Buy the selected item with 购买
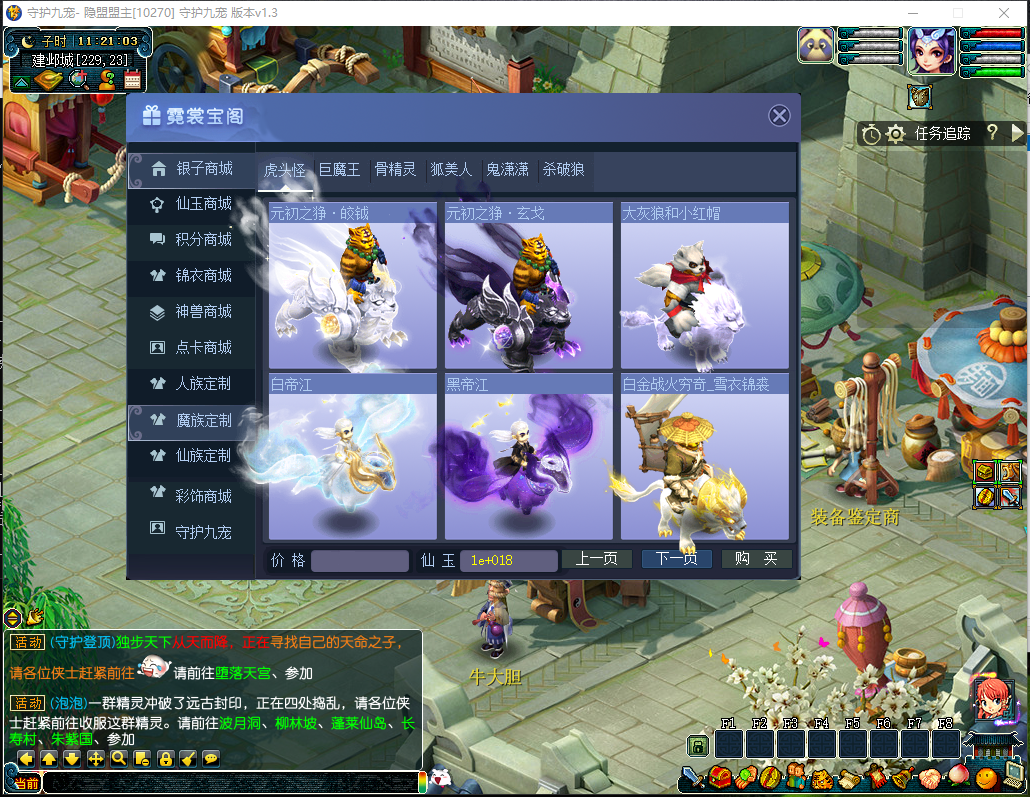Screen dimensions: 1030x797 click(x=757, y=560)
